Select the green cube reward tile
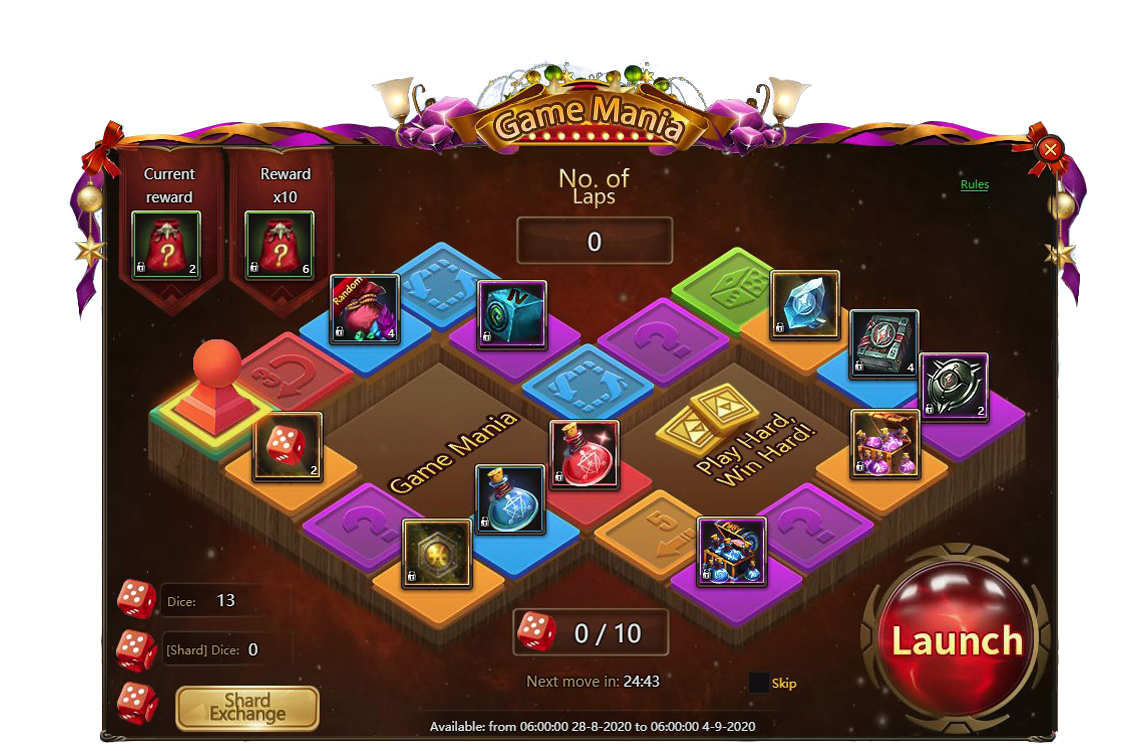The height and width of the screenshot is (751, 1147). coord(512,315)
